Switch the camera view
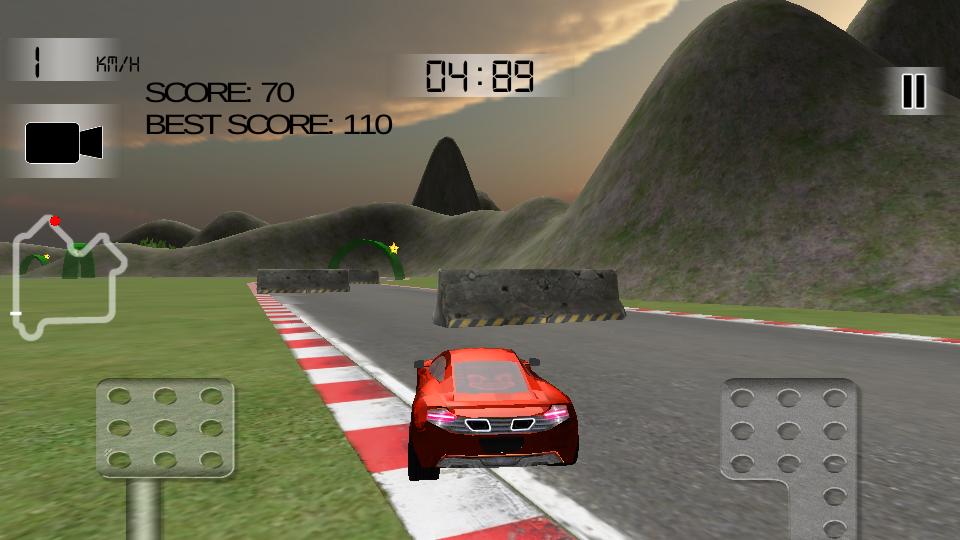 pyautogui.click(x=64, y=142)
